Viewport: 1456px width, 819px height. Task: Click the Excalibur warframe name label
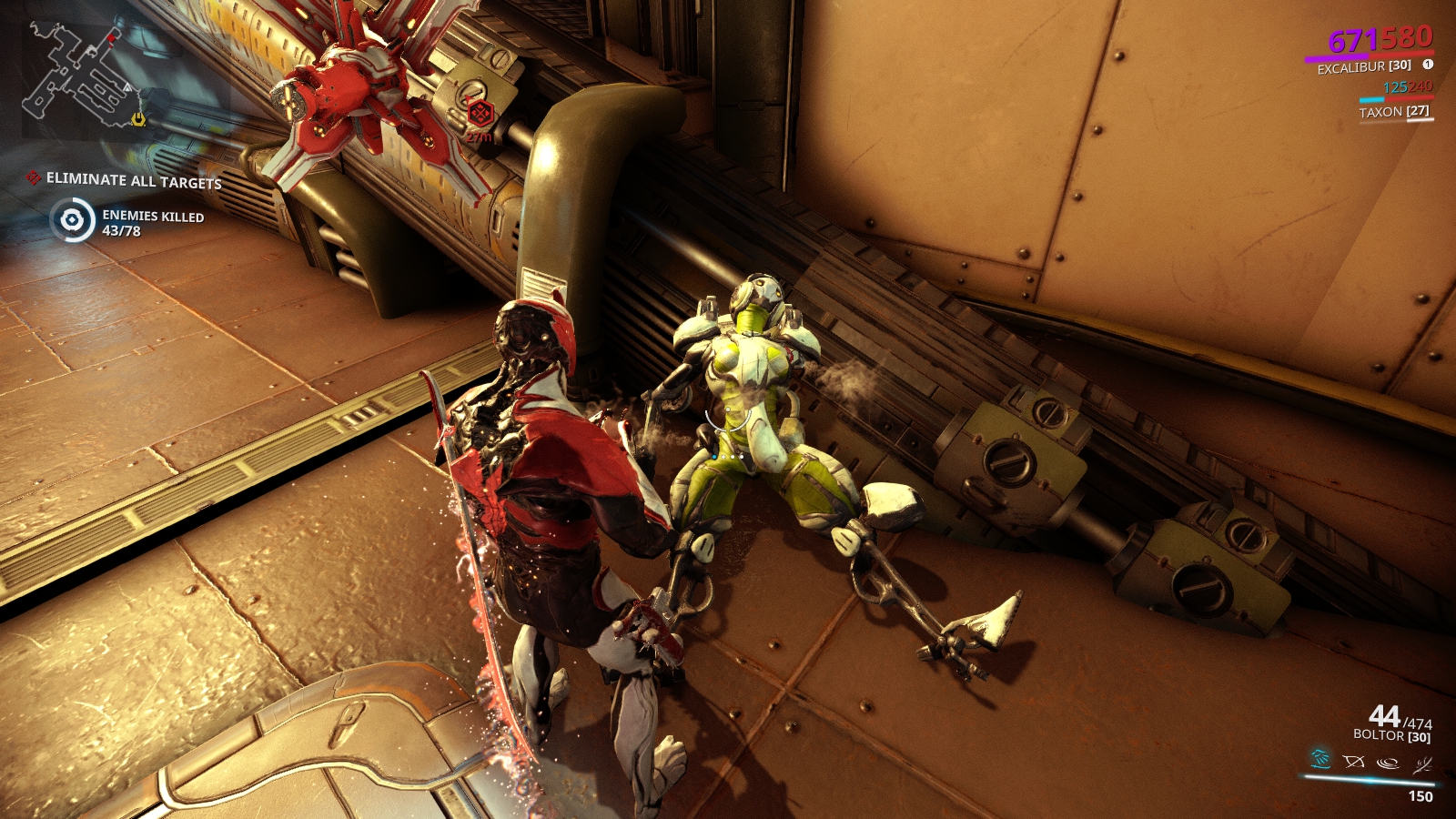click(1363, 67)
